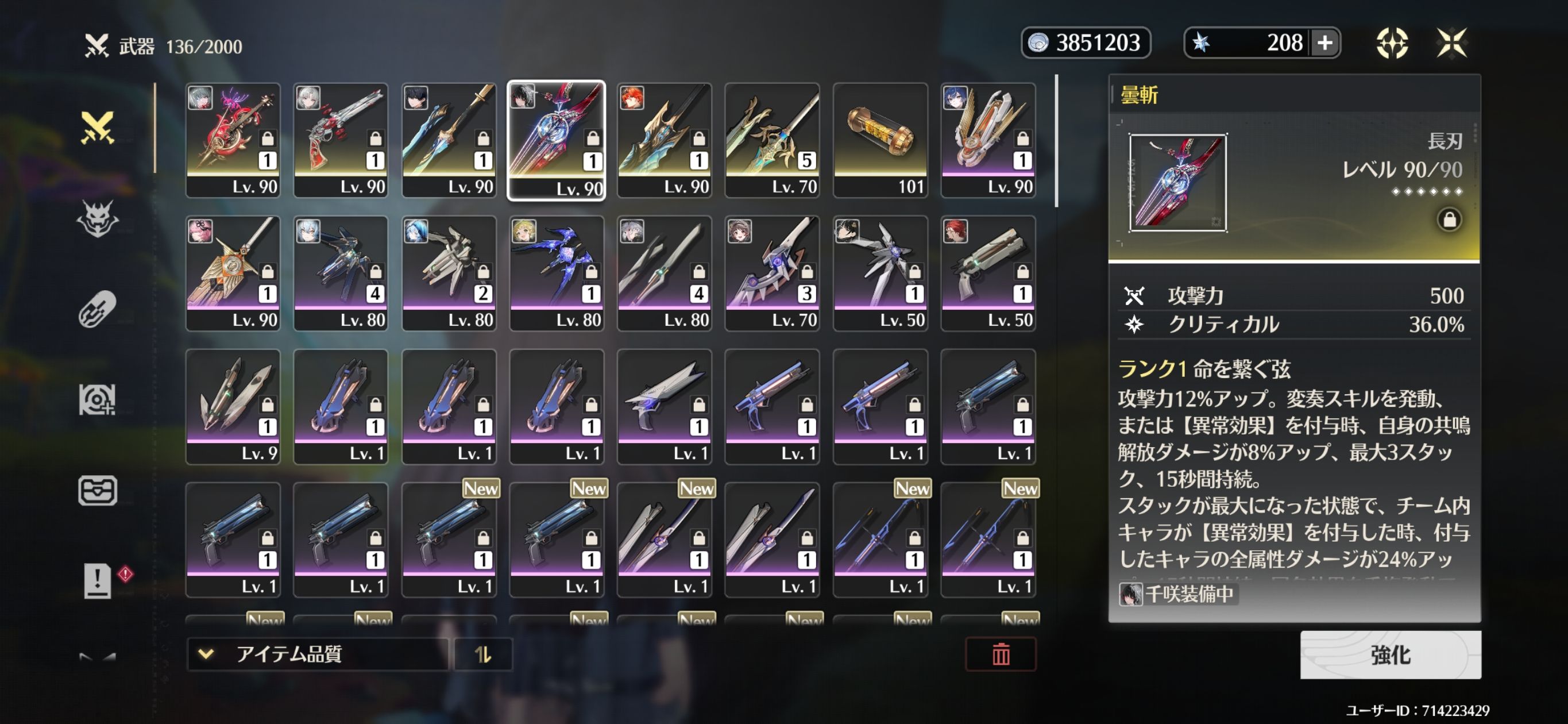Choose the Lv. 70 gold sword with count 5
This screenshot has height=724, width=1568.
click(772, 140)
